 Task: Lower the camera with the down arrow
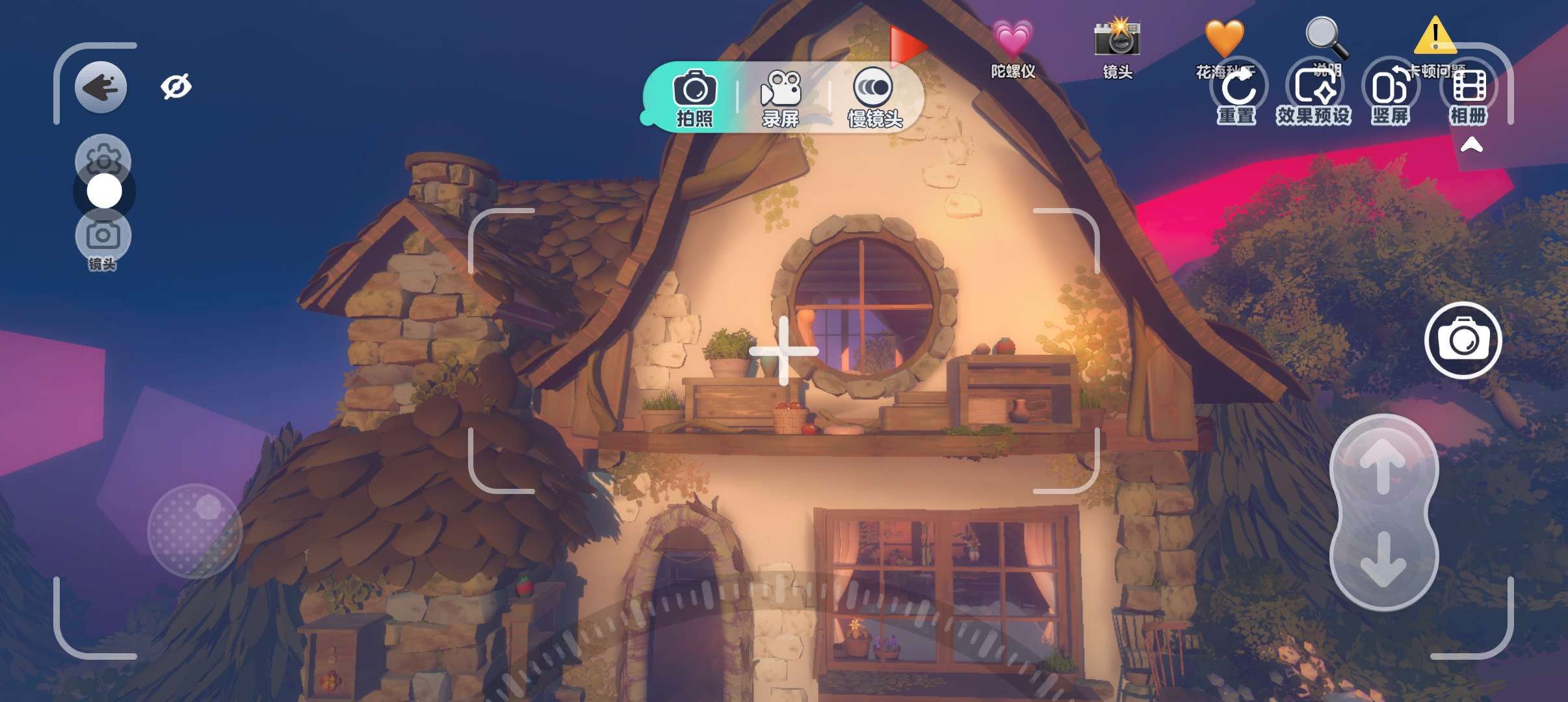pos(1383,559)
